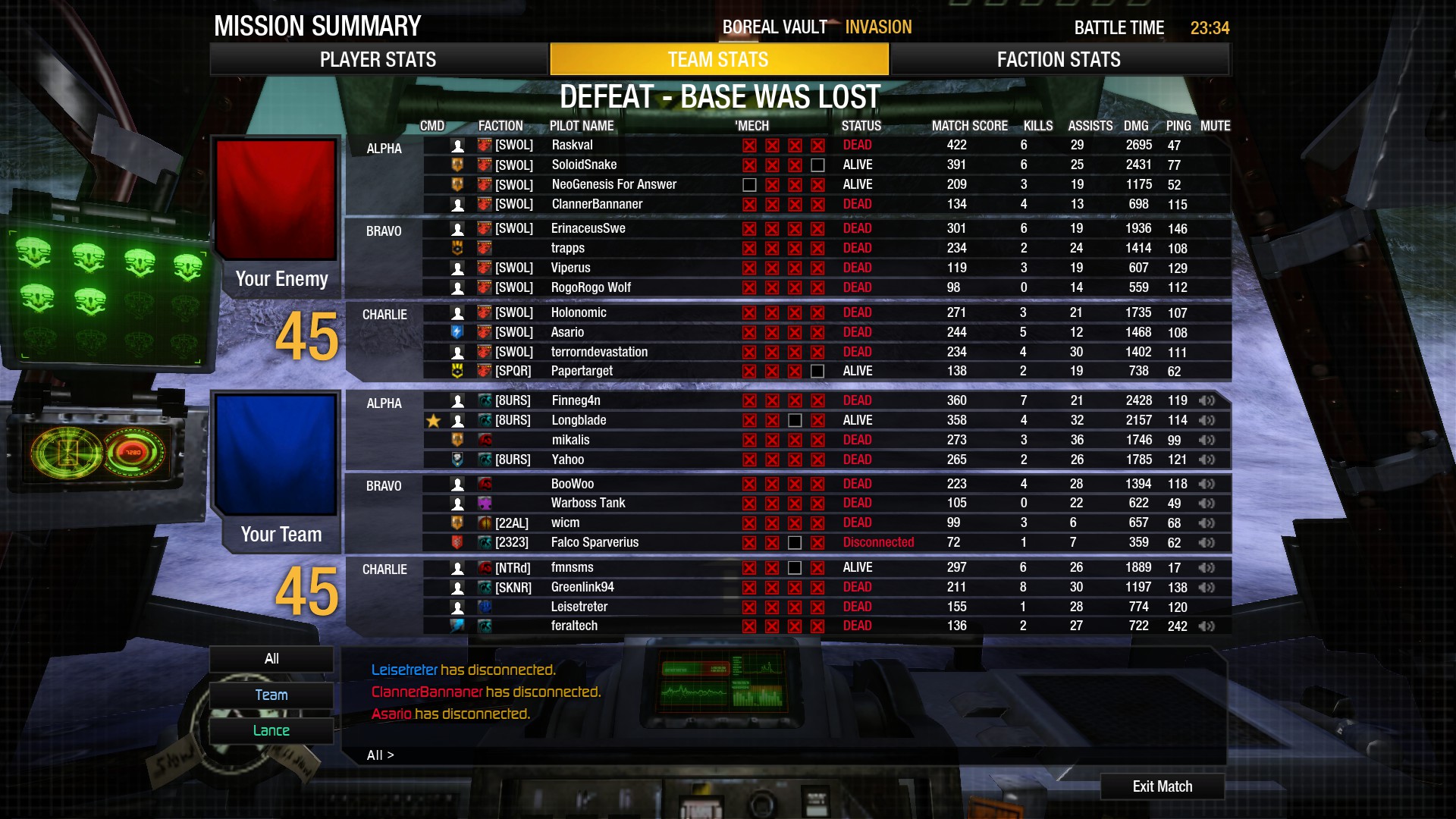Viewport: 1456px width, 819px height.
Task: Click the pilot portrait icon next to Holonomic
Action: coord(458,312)
